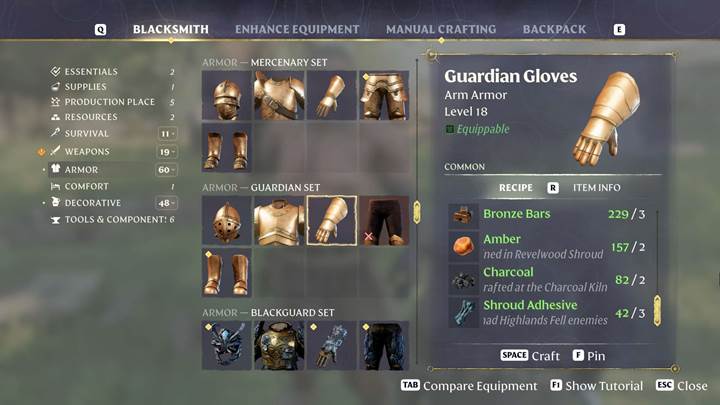The width and height of the screenshot is (720, 405).
Task: Select the Blackguard set helmet
Action: (x=226, y=345)
